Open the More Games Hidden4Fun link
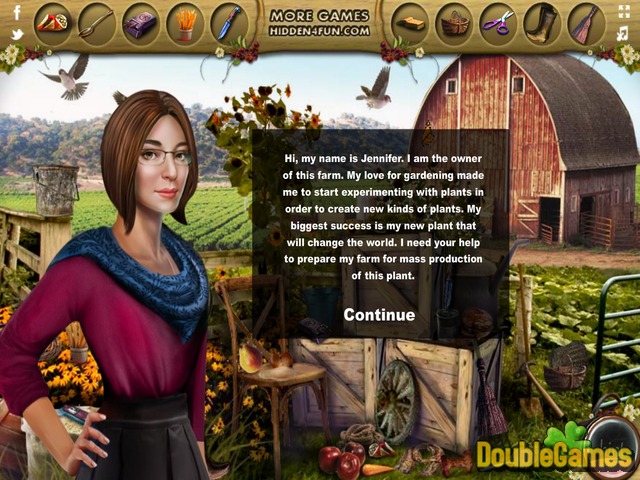 pos(320,23)
